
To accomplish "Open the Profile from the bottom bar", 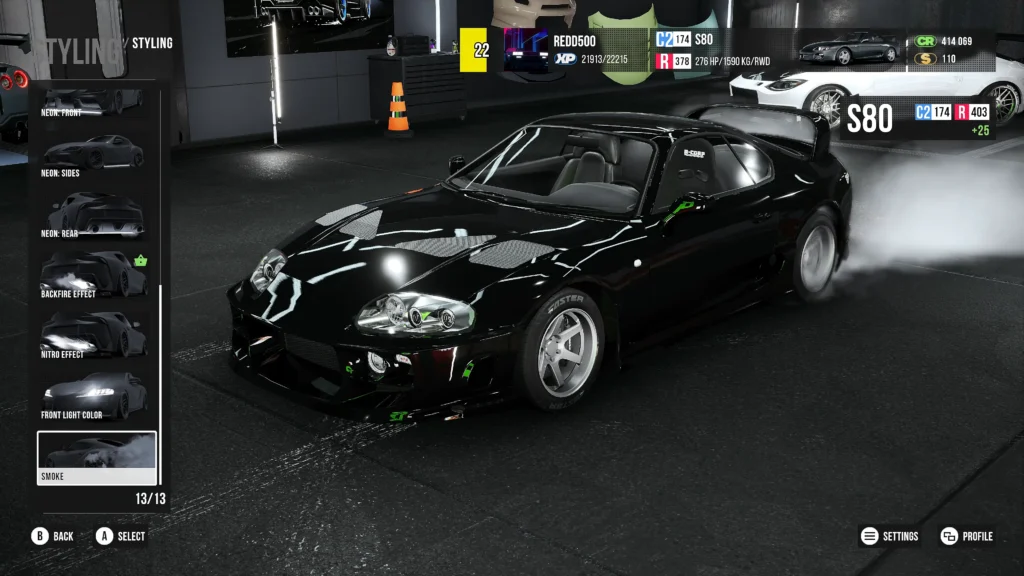I will tap(967, 536).
